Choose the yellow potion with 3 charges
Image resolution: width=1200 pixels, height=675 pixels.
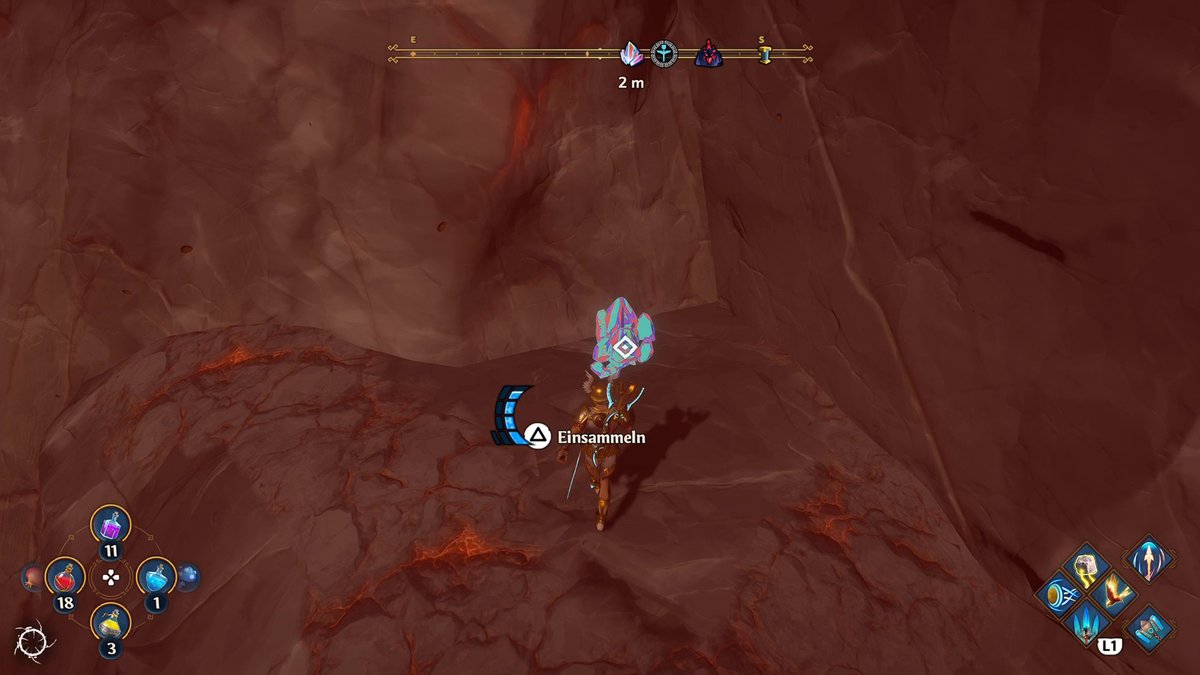click(x=111, y=623)
